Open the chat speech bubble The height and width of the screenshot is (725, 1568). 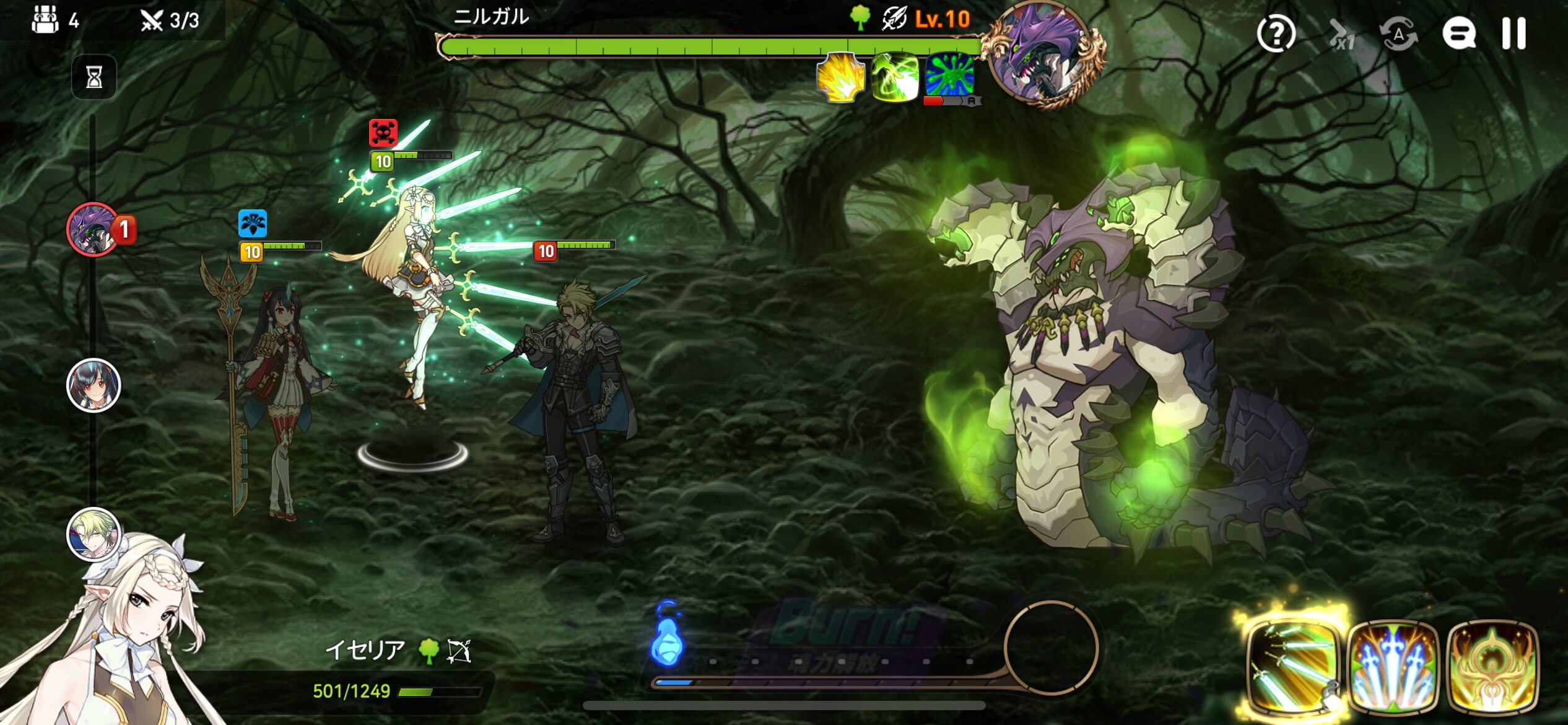click(x=1458, y=33)
